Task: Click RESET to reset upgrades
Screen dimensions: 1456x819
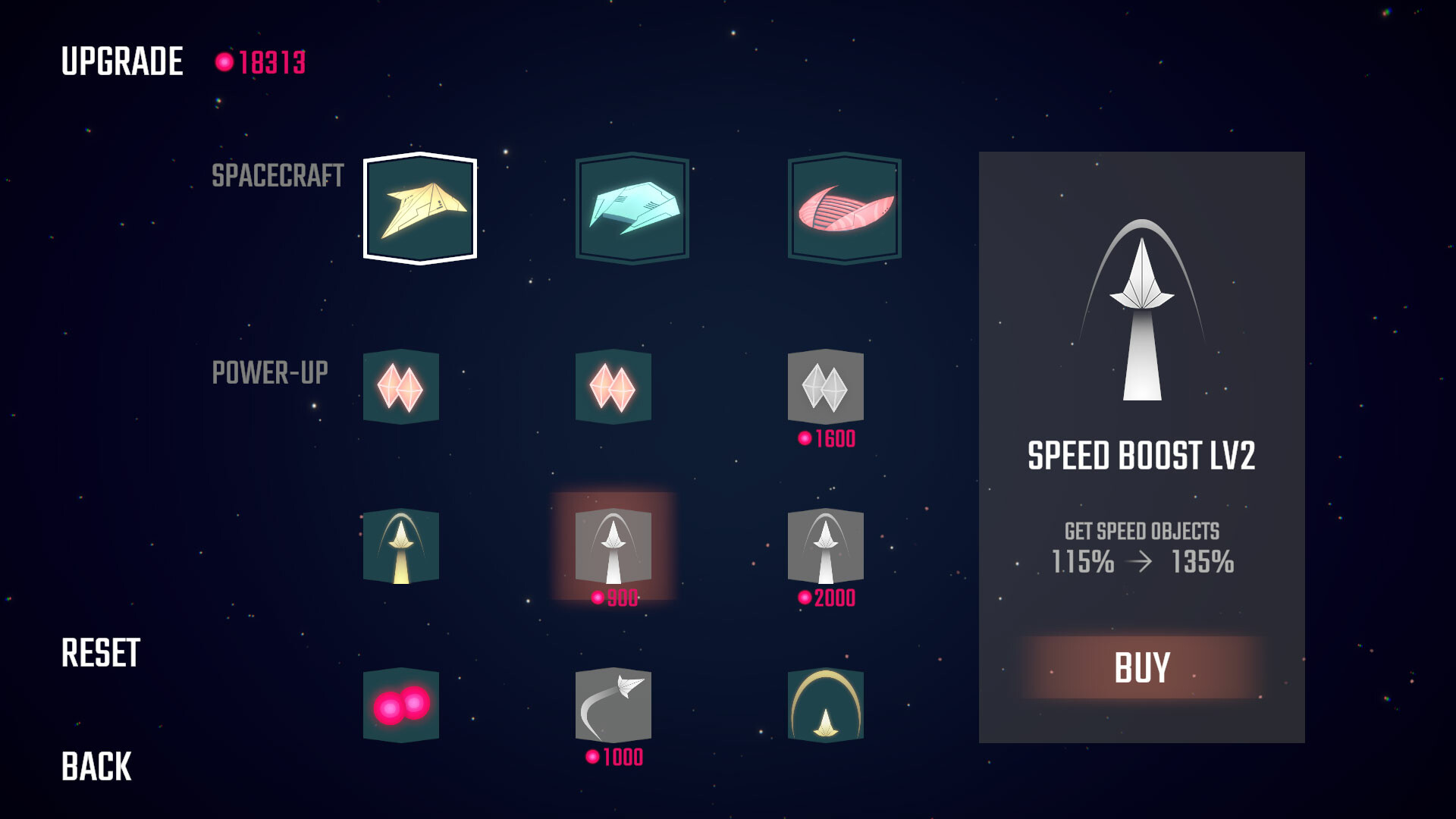Action: pyautogui.click(x=101, y=651)
